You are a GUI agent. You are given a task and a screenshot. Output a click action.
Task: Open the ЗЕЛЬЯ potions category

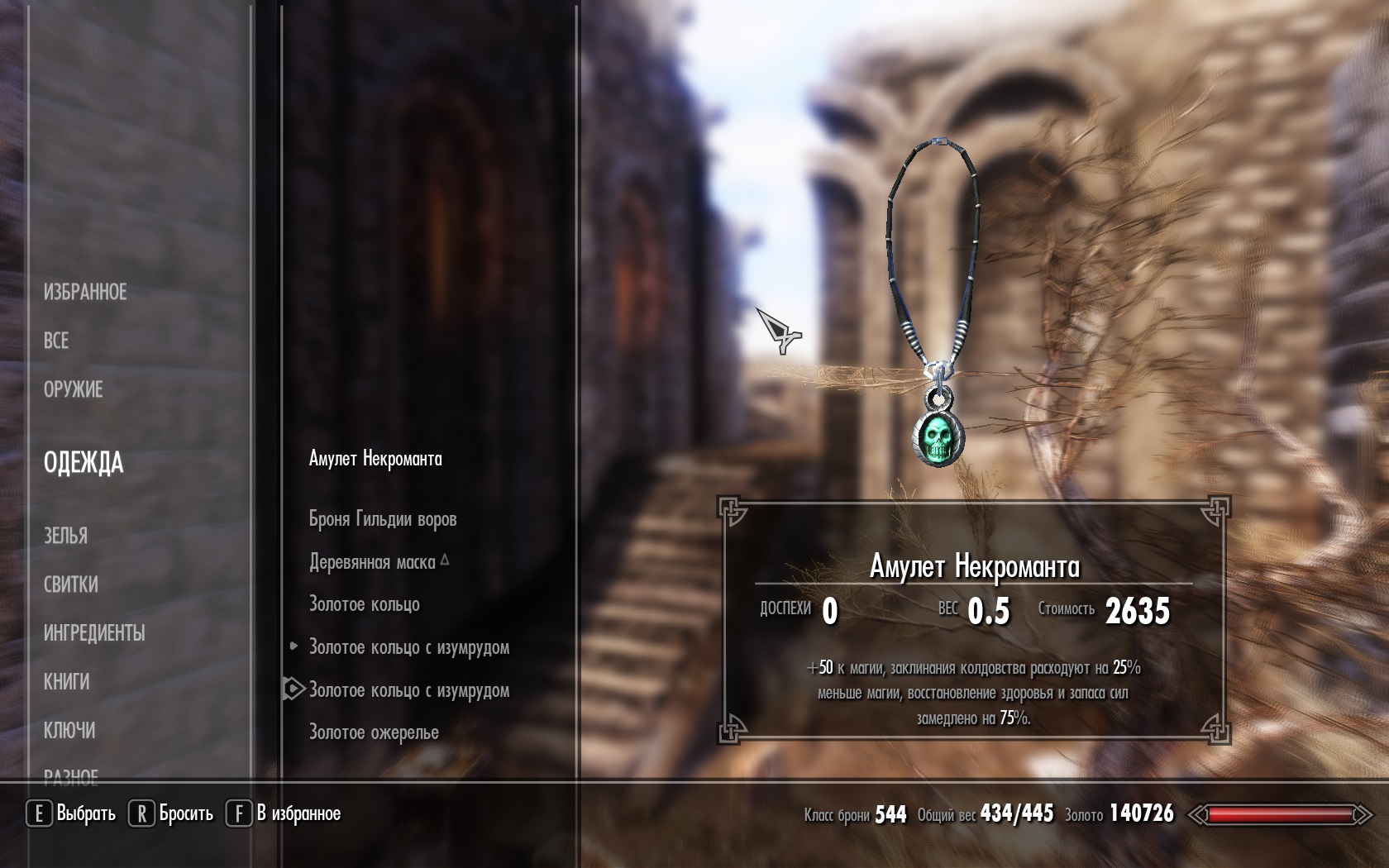click(x=65, y=536)
